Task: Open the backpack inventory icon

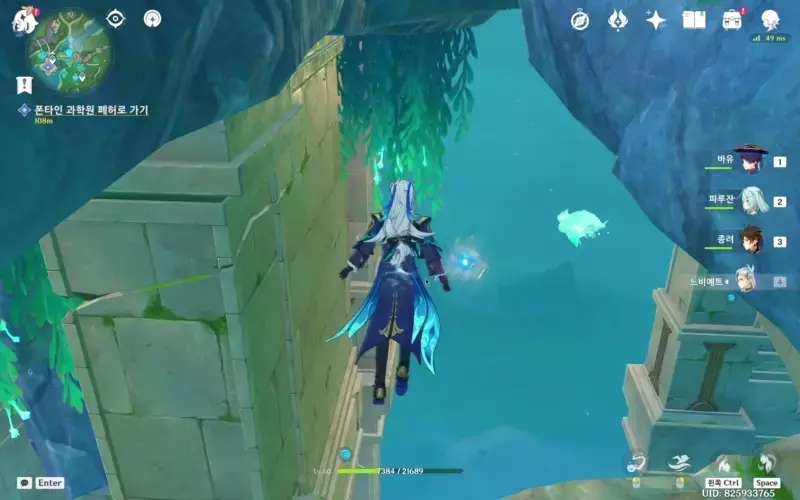Action: tap(732, 20)
